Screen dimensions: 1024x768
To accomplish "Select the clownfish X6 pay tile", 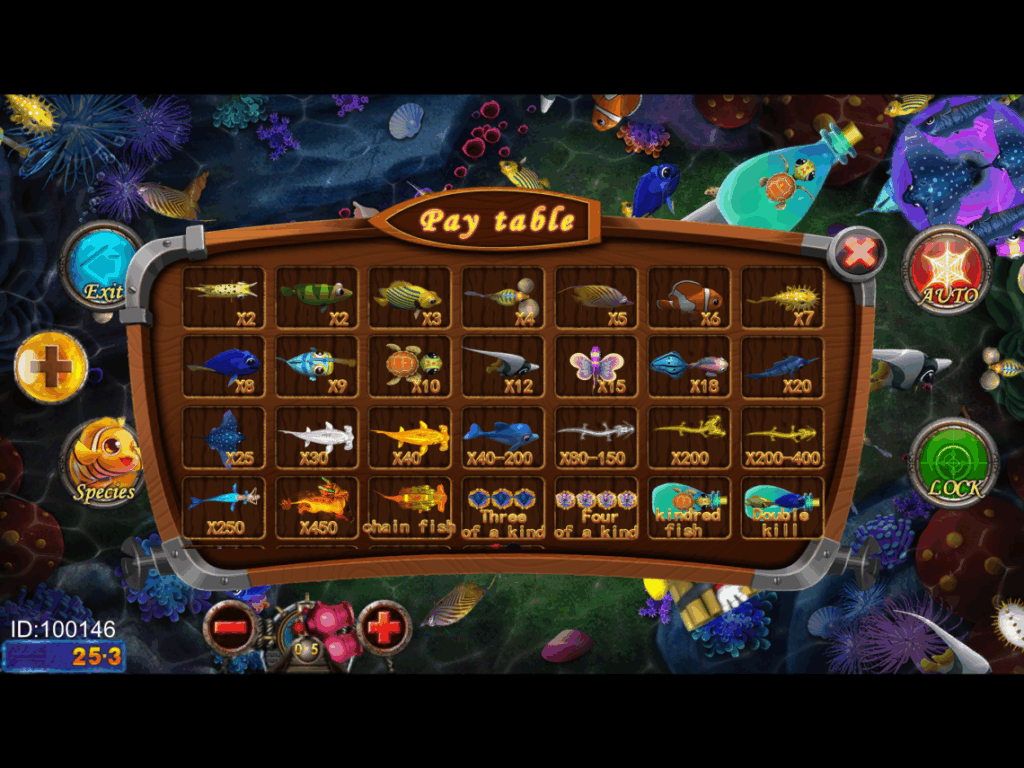I will [x=689, y=298].
